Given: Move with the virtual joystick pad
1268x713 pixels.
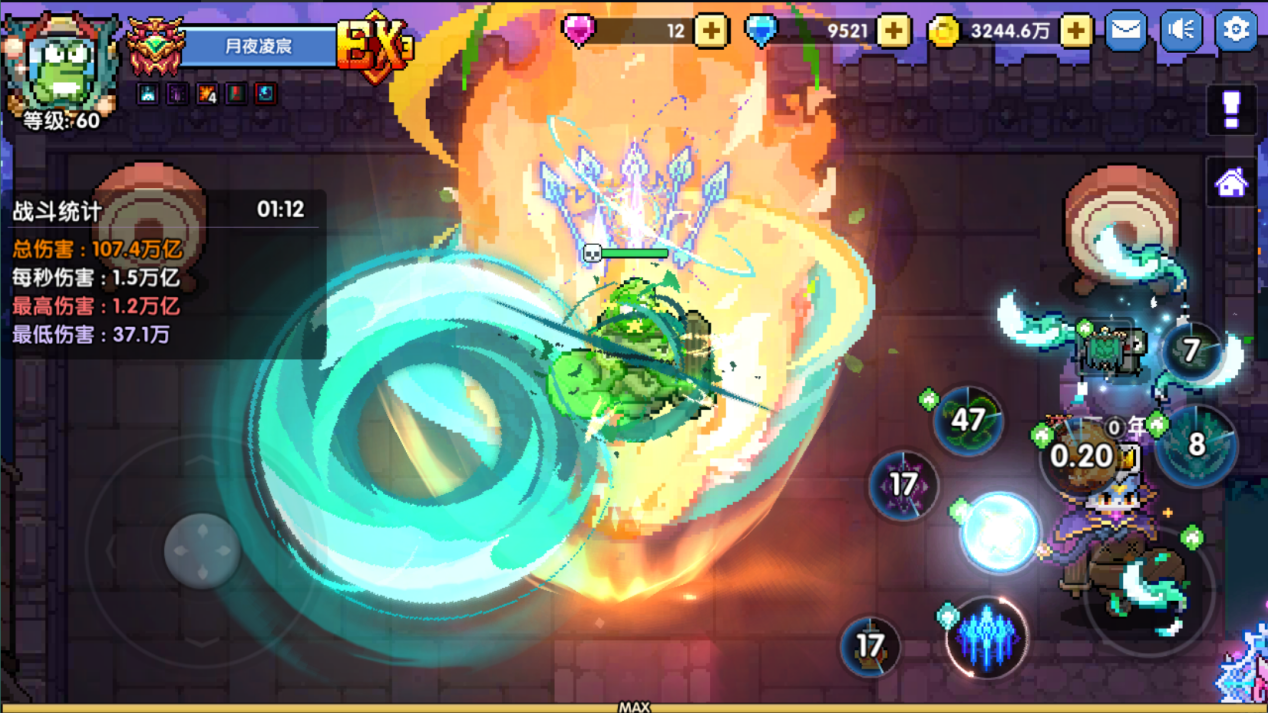Looking at the screenshot, I should pyautogui.click(x=202, y=550).
